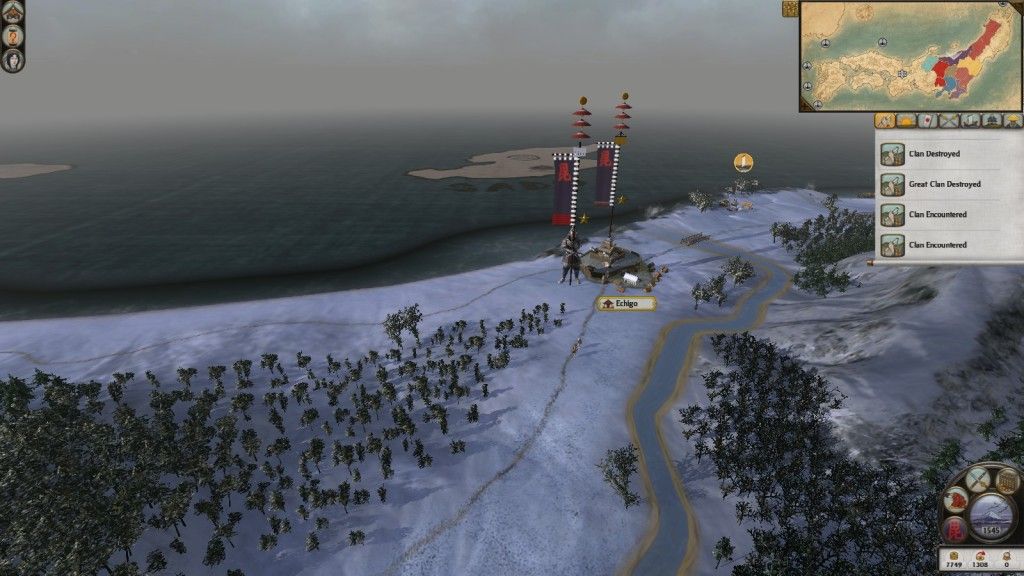This screenshot has height=576, width=1024.
Task: Click the campaign minimap of Japan
Action: (x=911, y=56)
